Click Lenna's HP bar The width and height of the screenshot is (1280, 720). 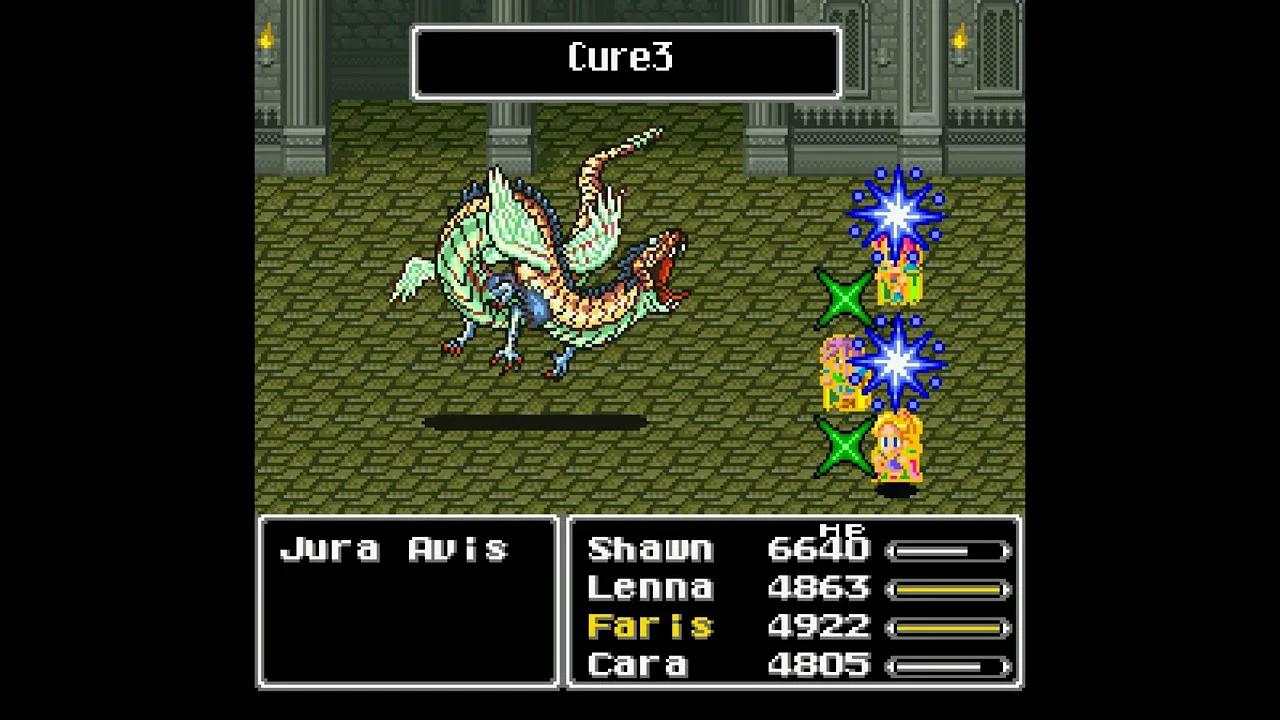[948, 589]
